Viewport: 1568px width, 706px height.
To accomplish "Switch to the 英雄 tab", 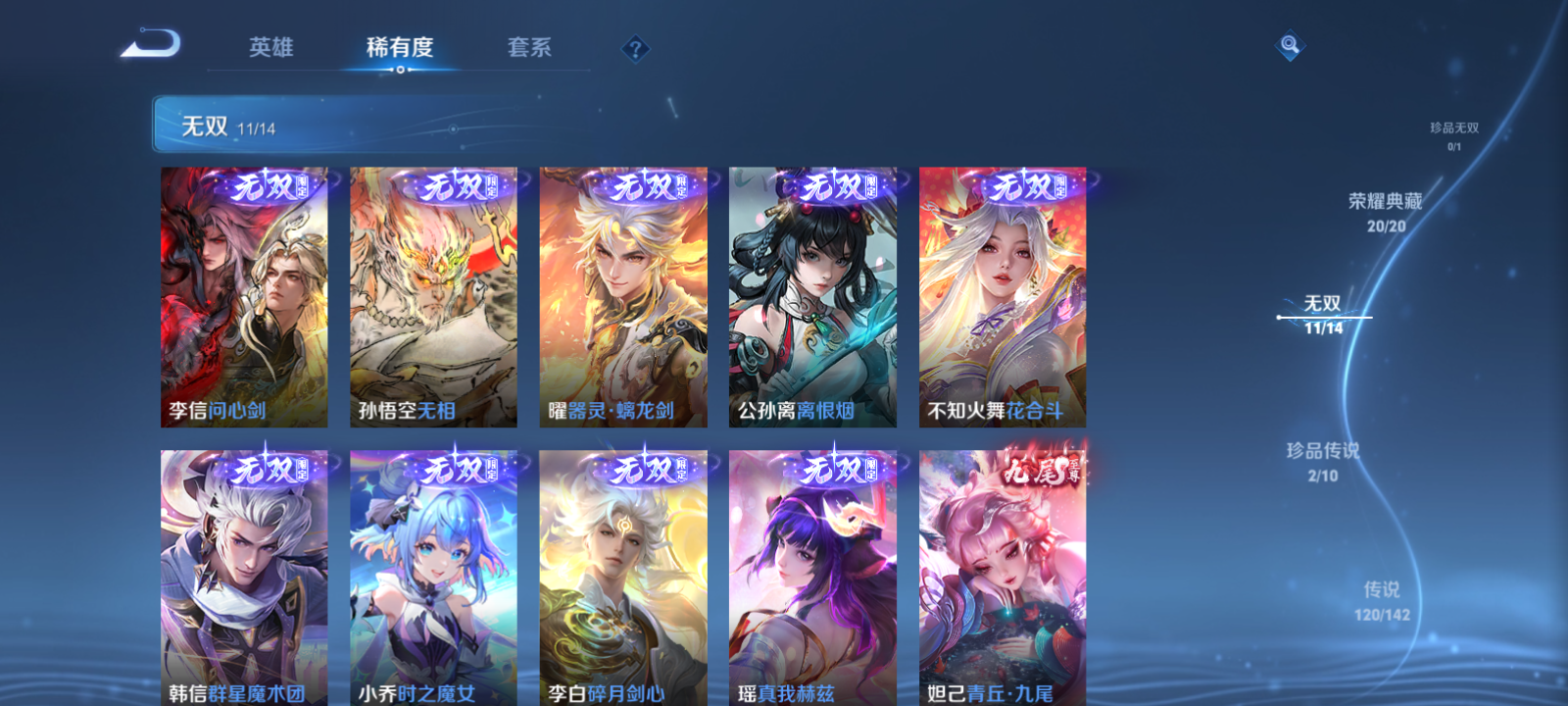I will (x=271, y=47).
